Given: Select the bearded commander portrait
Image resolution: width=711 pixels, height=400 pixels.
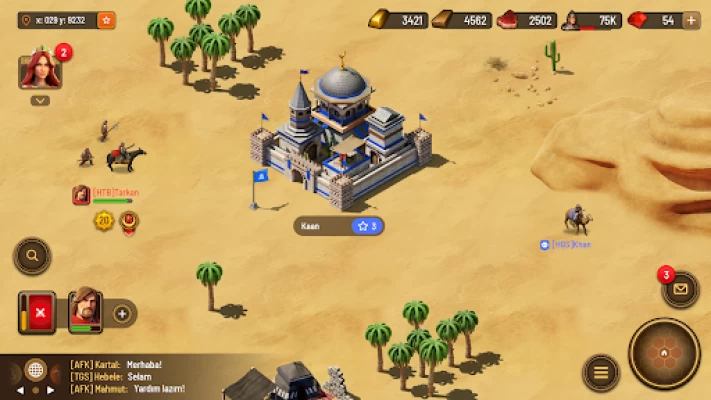Looking at the screenshot, I should coord(85,312).
